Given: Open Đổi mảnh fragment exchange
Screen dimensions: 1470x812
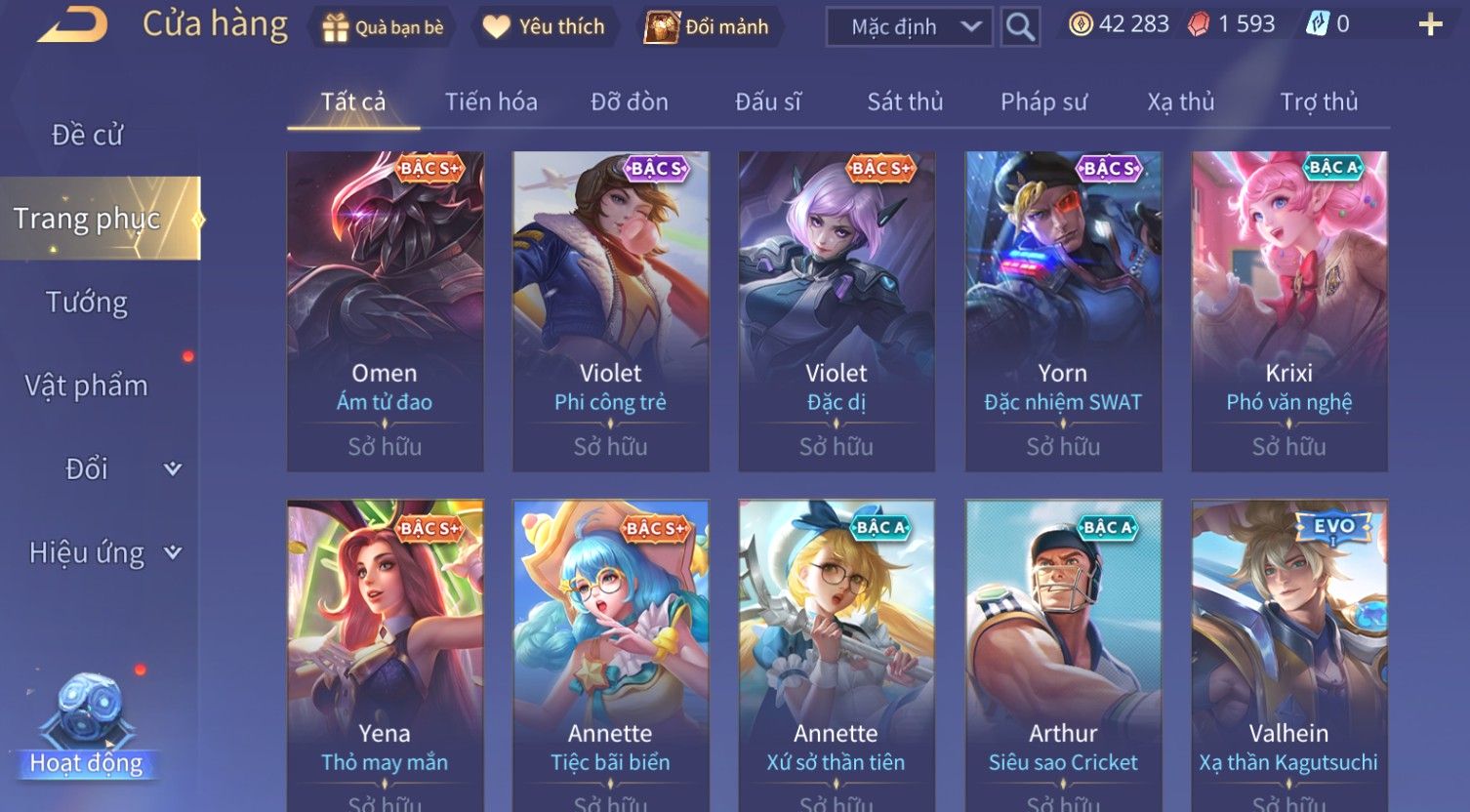Looking at the screenshot, I should (x=708, y=27).
